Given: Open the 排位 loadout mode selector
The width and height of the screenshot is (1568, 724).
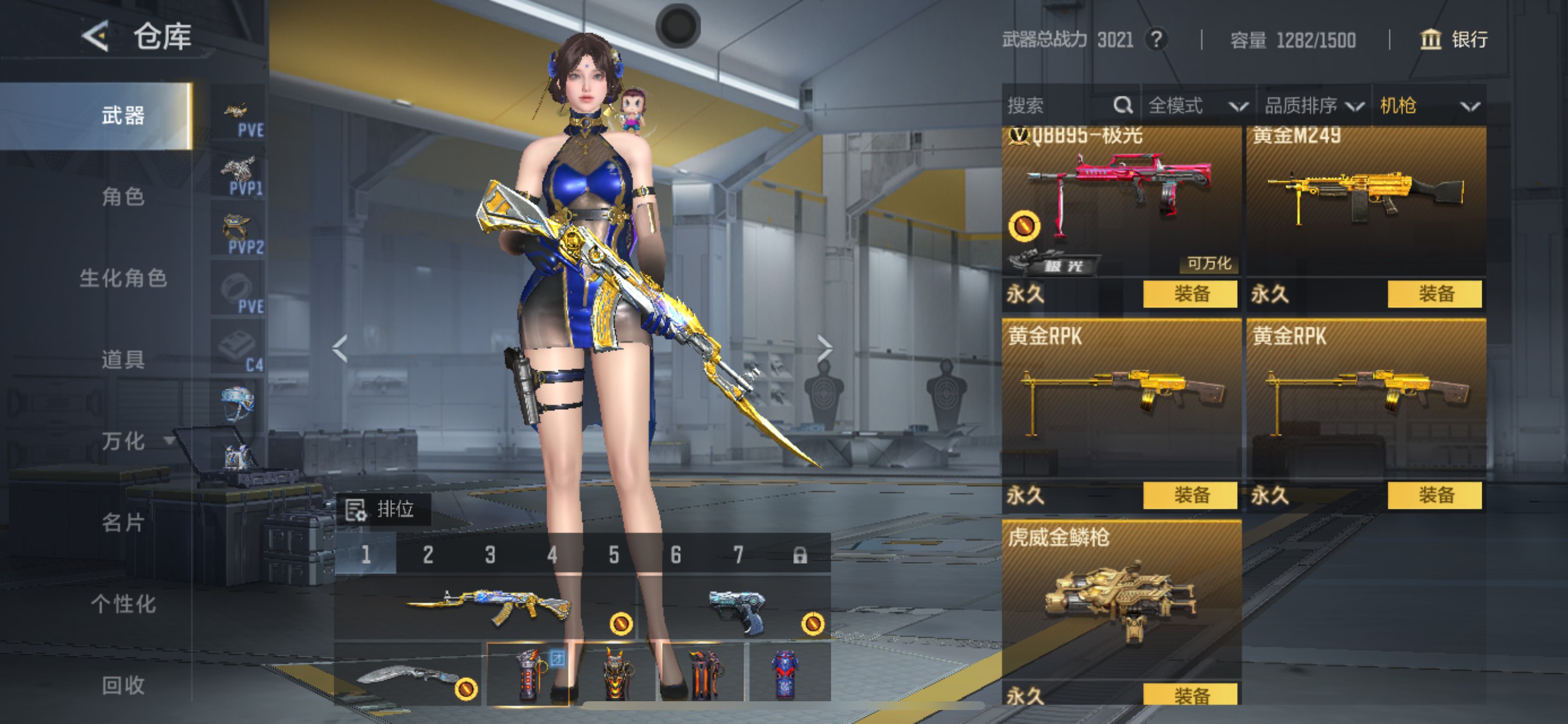Looking at the screenshot, I should [383, 509].
